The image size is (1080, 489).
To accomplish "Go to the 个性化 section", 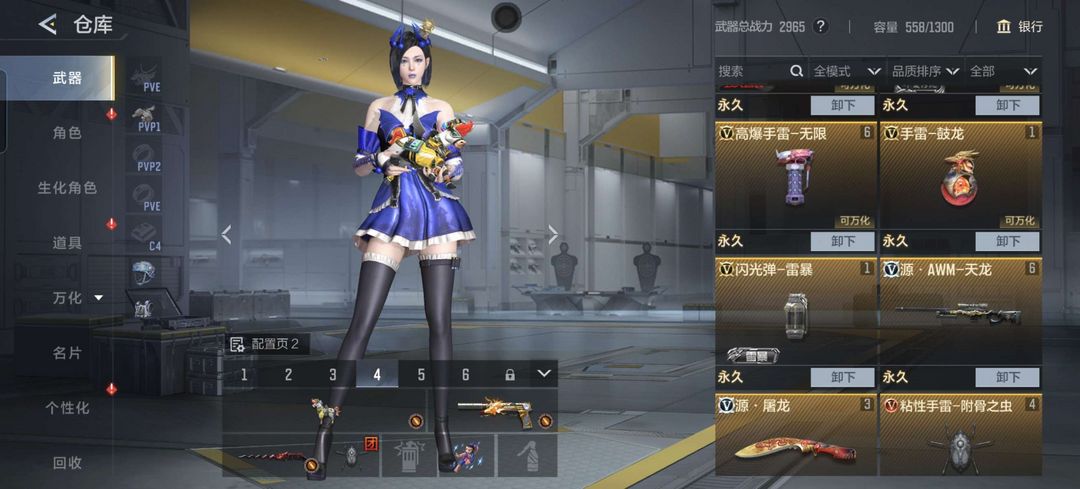I will (x=66, y=407).
